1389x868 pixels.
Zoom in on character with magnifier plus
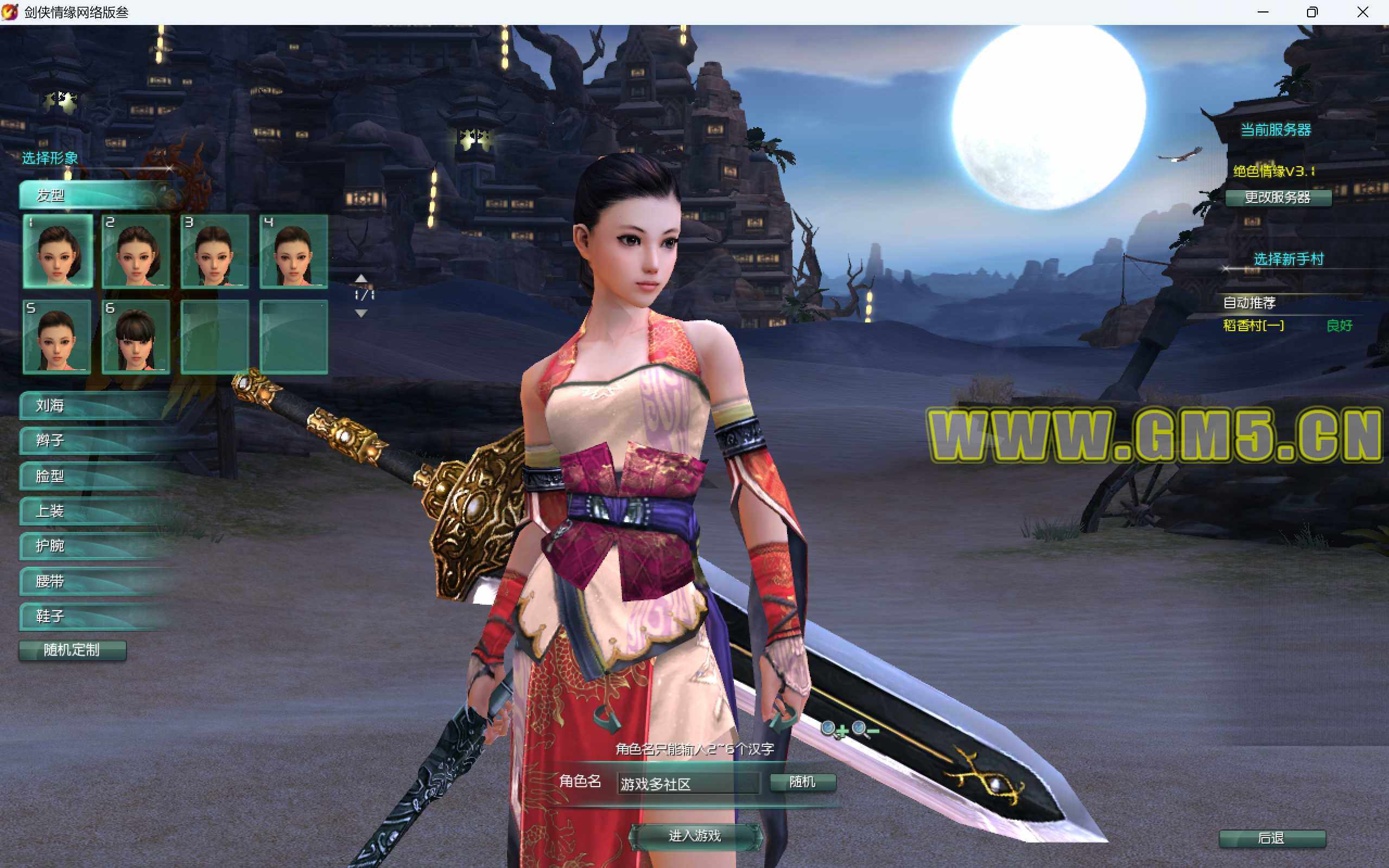[833, 730]
